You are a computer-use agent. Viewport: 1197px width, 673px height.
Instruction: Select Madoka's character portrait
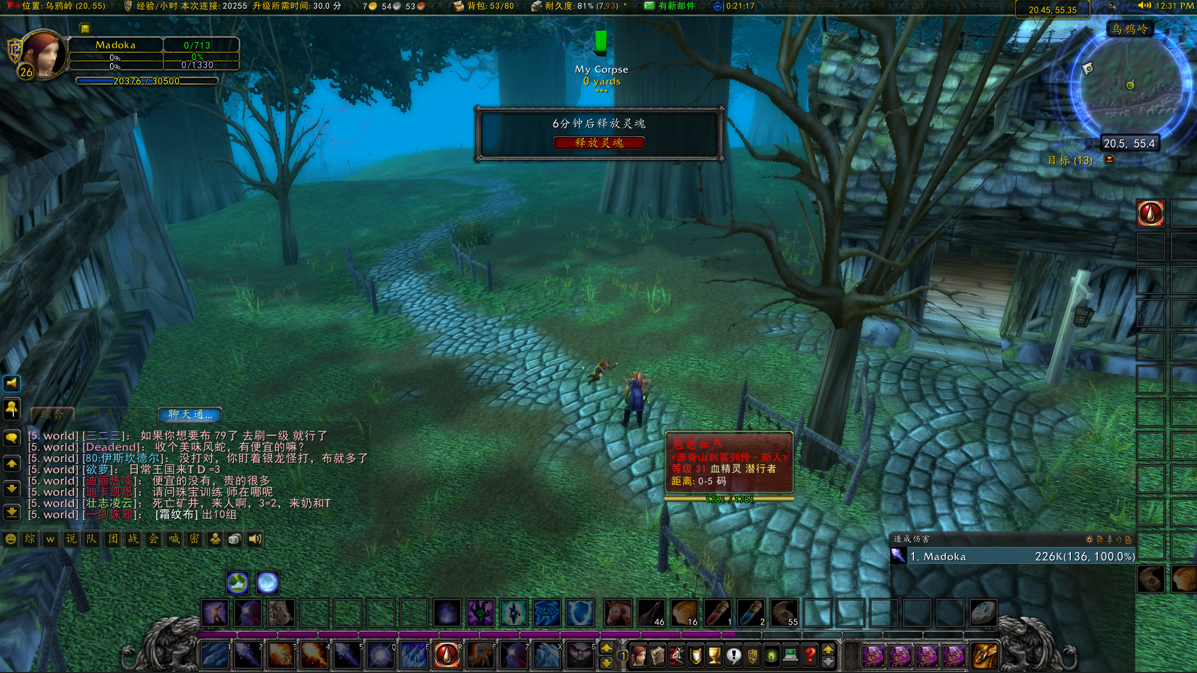pos(42,53)
